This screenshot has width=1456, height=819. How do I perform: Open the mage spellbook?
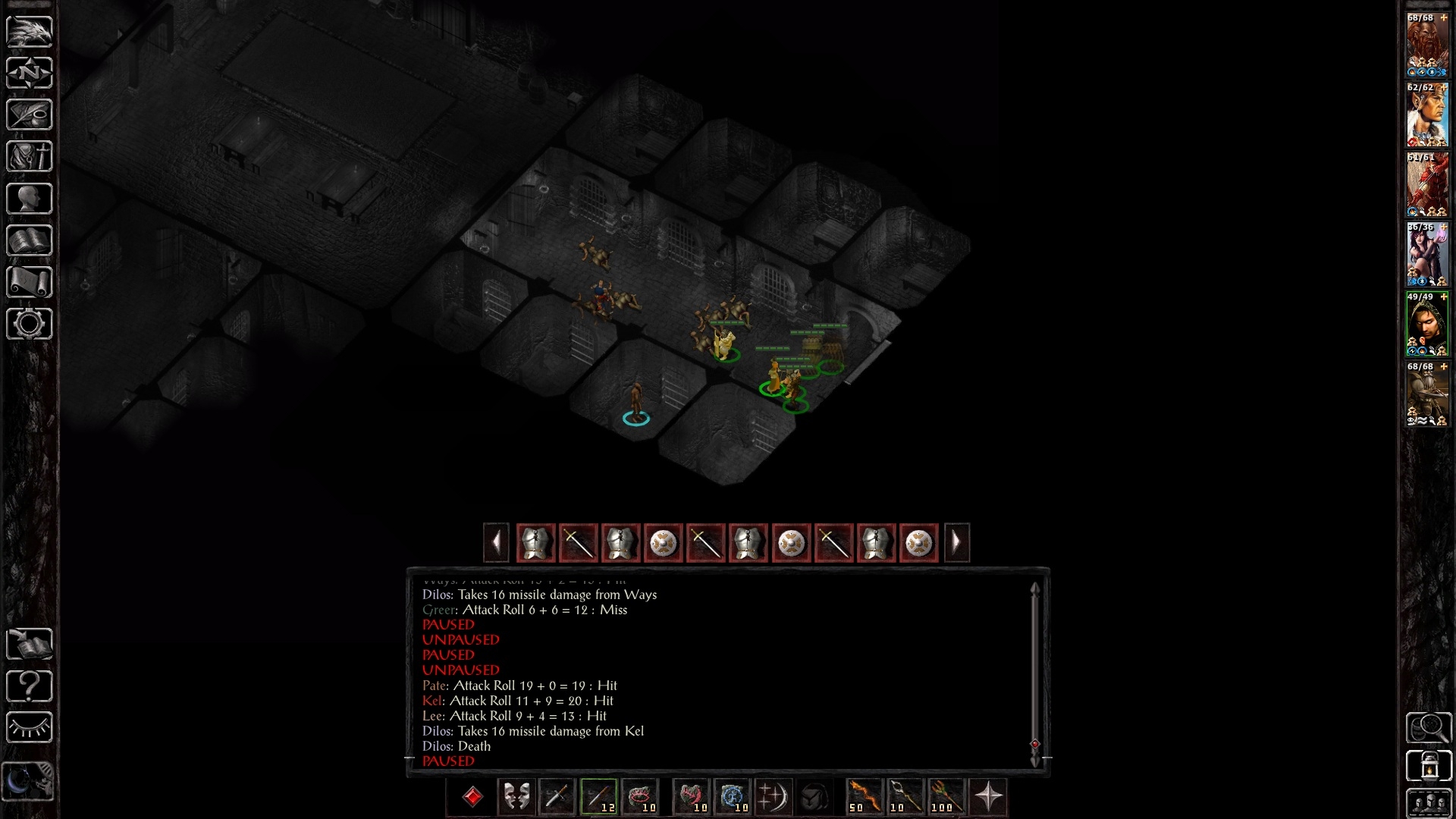[30, 240]
